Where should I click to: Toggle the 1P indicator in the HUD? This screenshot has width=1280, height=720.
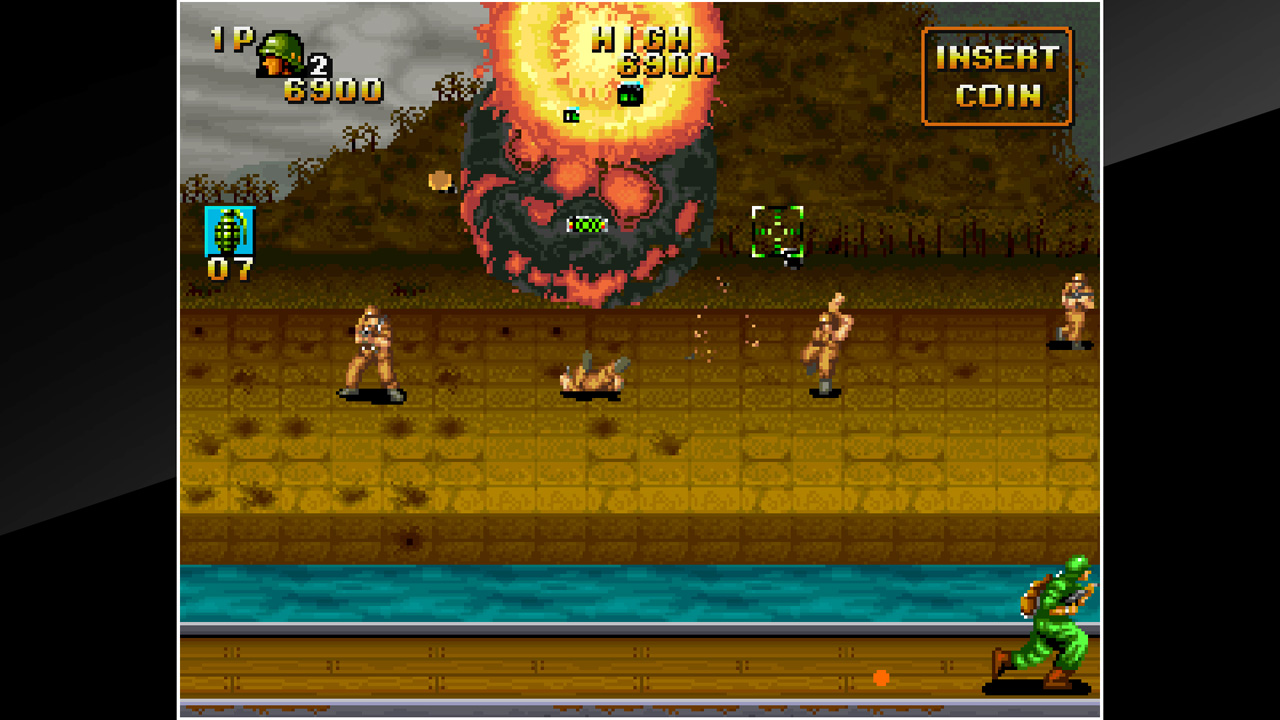(x=228, y=38)
